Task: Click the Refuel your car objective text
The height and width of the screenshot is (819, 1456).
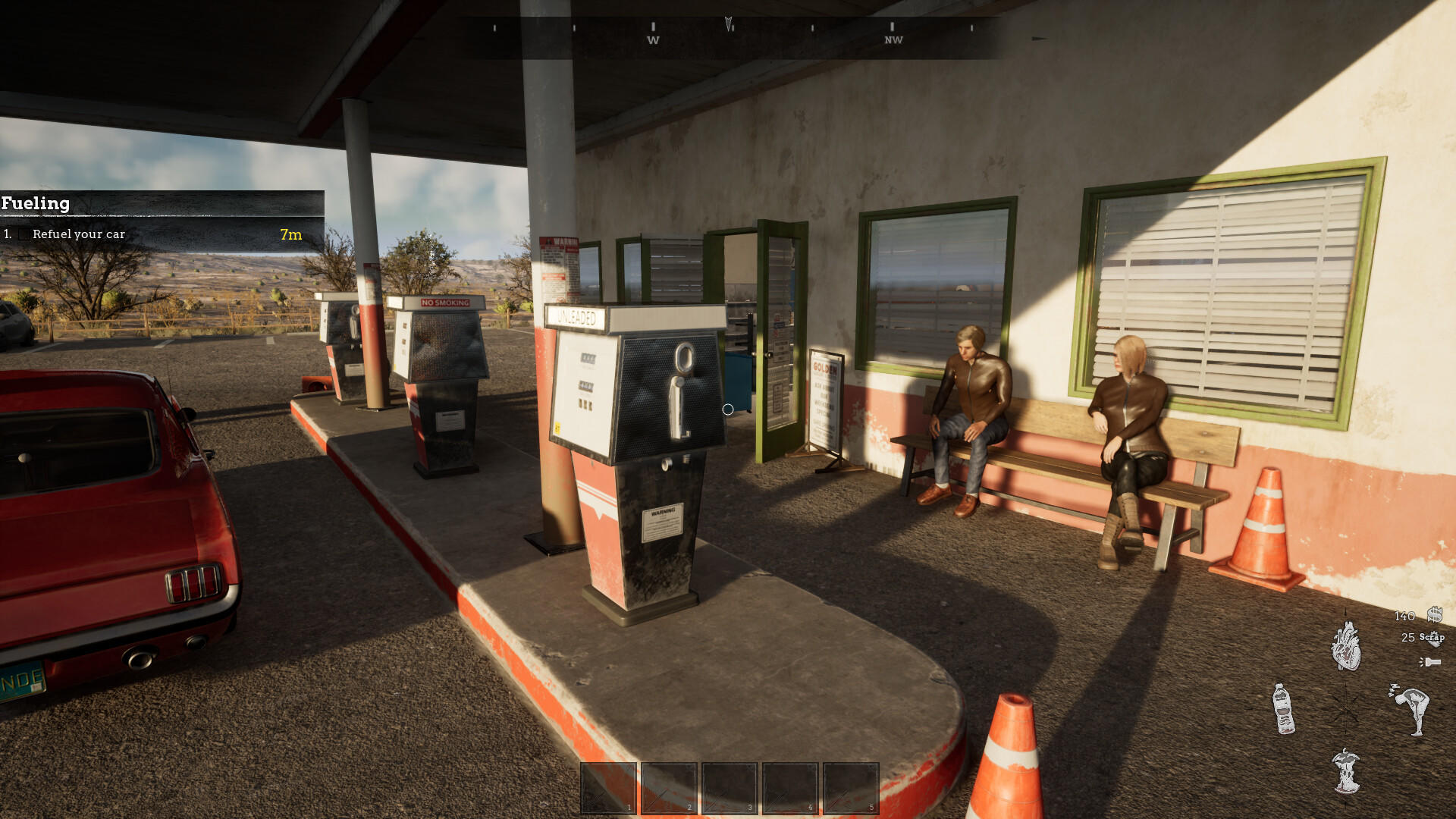Action: 80,234
